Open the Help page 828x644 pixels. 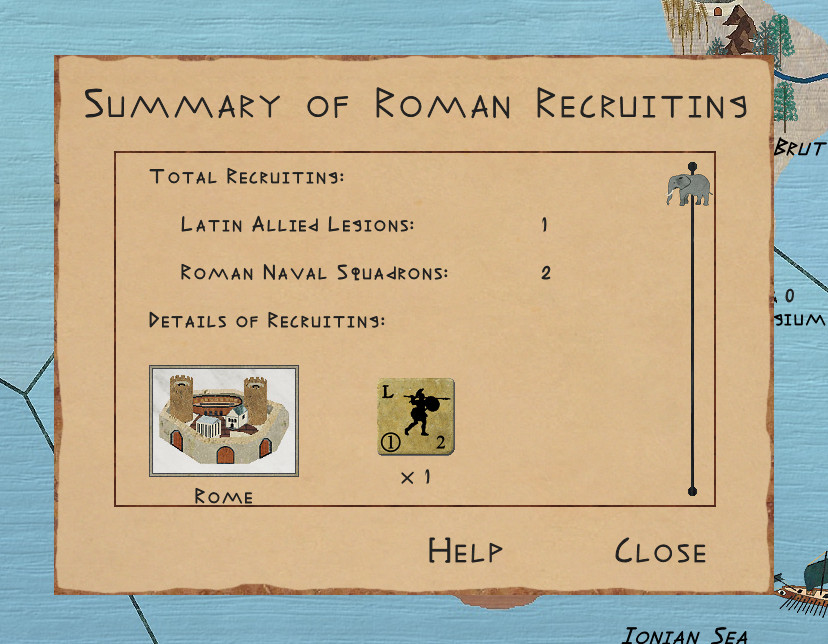click(x=465, y=551)
